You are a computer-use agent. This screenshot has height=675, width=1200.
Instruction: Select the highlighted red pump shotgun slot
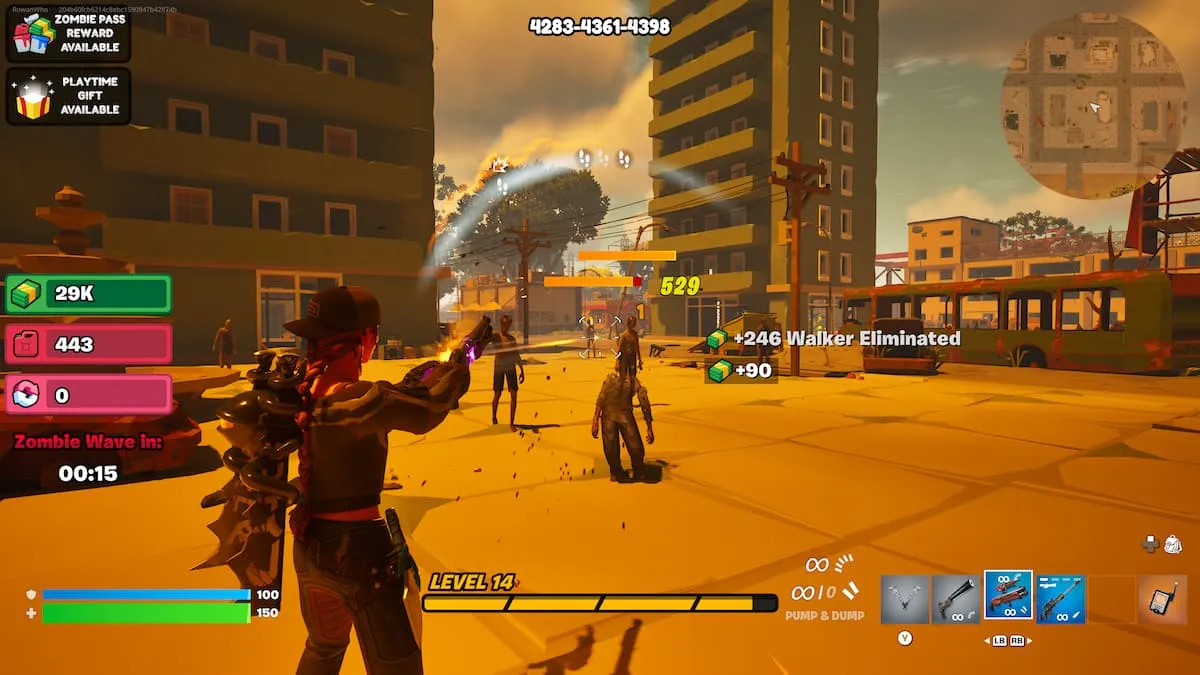click(1008, 596)
